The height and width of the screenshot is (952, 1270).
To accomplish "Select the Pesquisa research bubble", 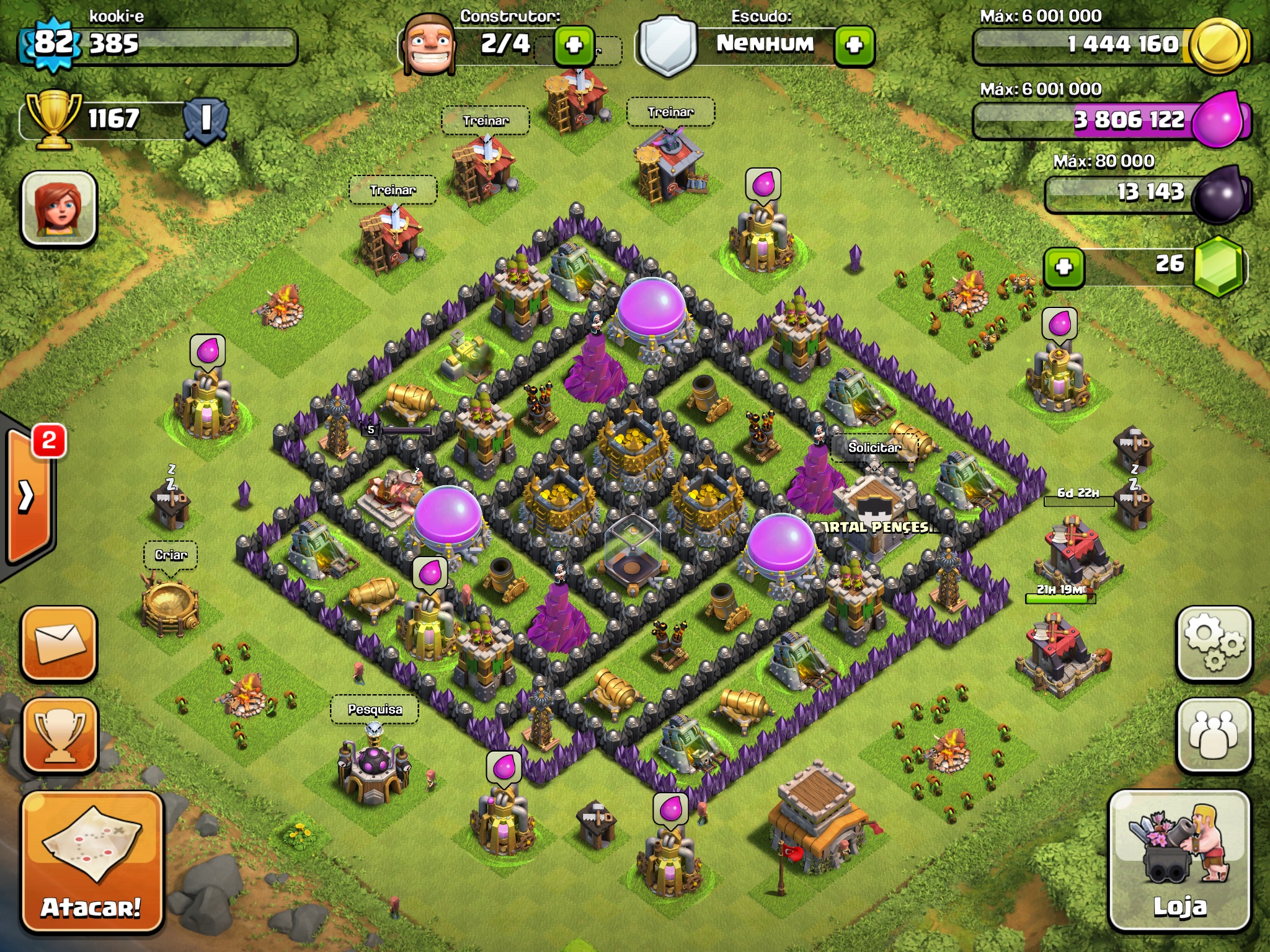I will 375,709.
